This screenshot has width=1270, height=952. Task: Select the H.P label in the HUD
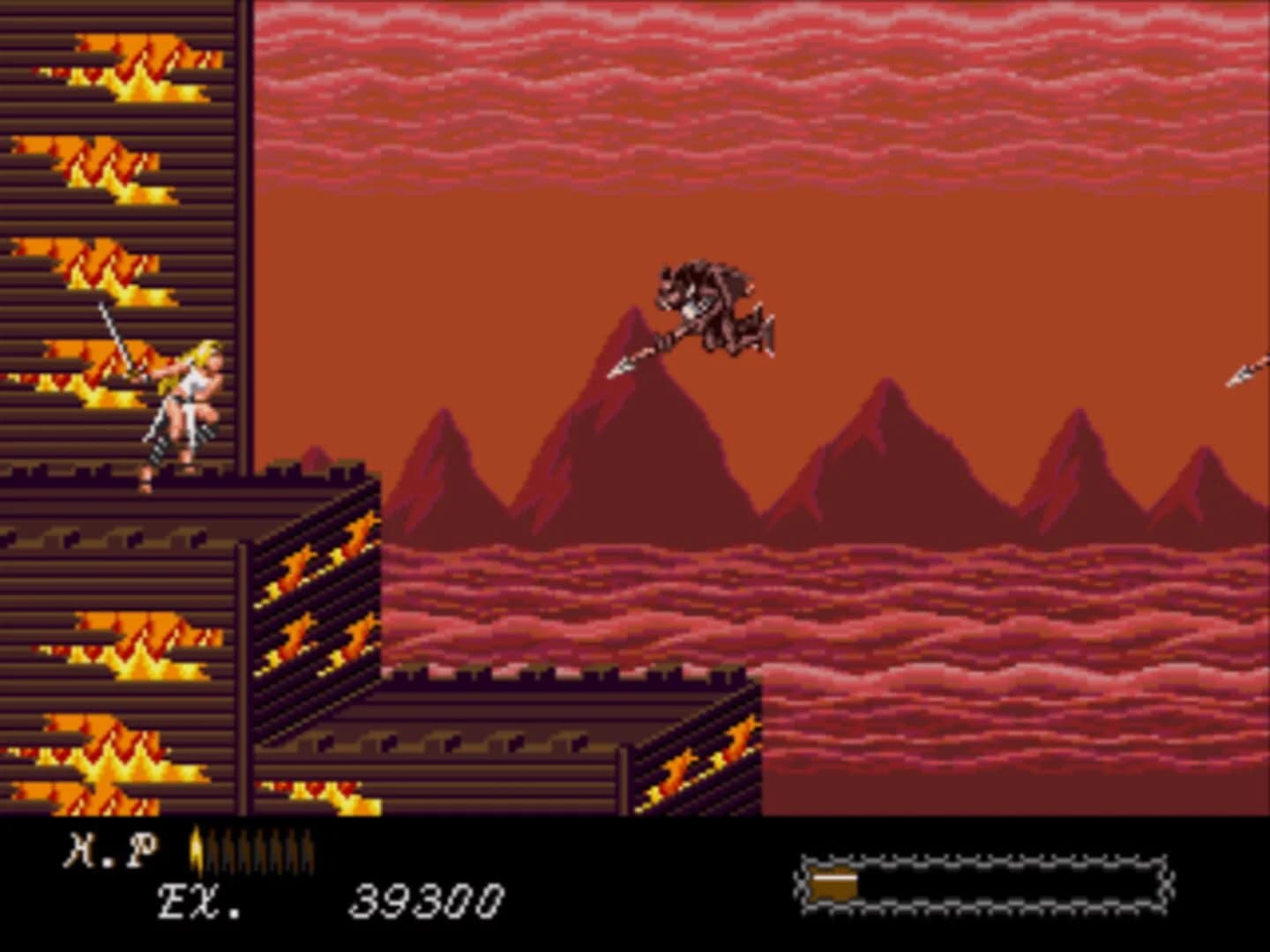coord(110,848)
